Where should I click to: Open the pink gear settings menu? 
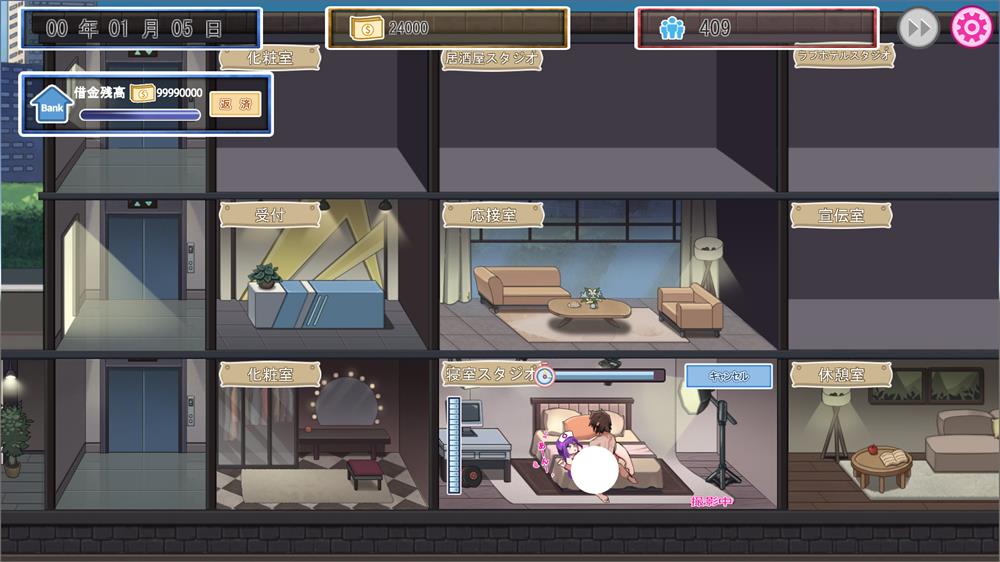[x=970, y=28]
